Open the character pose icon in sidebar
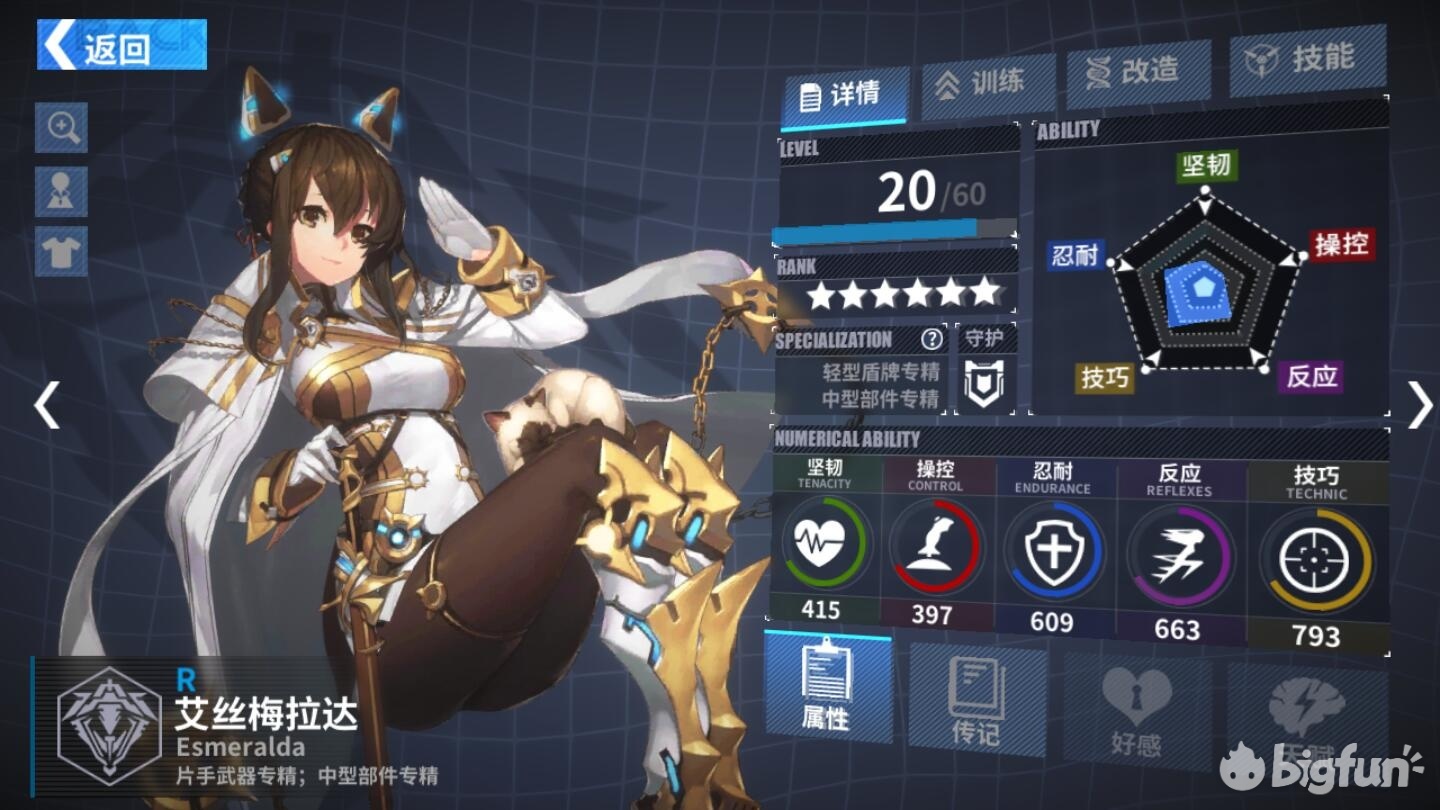Screen dimensions: 1440x810 (61, 189)
